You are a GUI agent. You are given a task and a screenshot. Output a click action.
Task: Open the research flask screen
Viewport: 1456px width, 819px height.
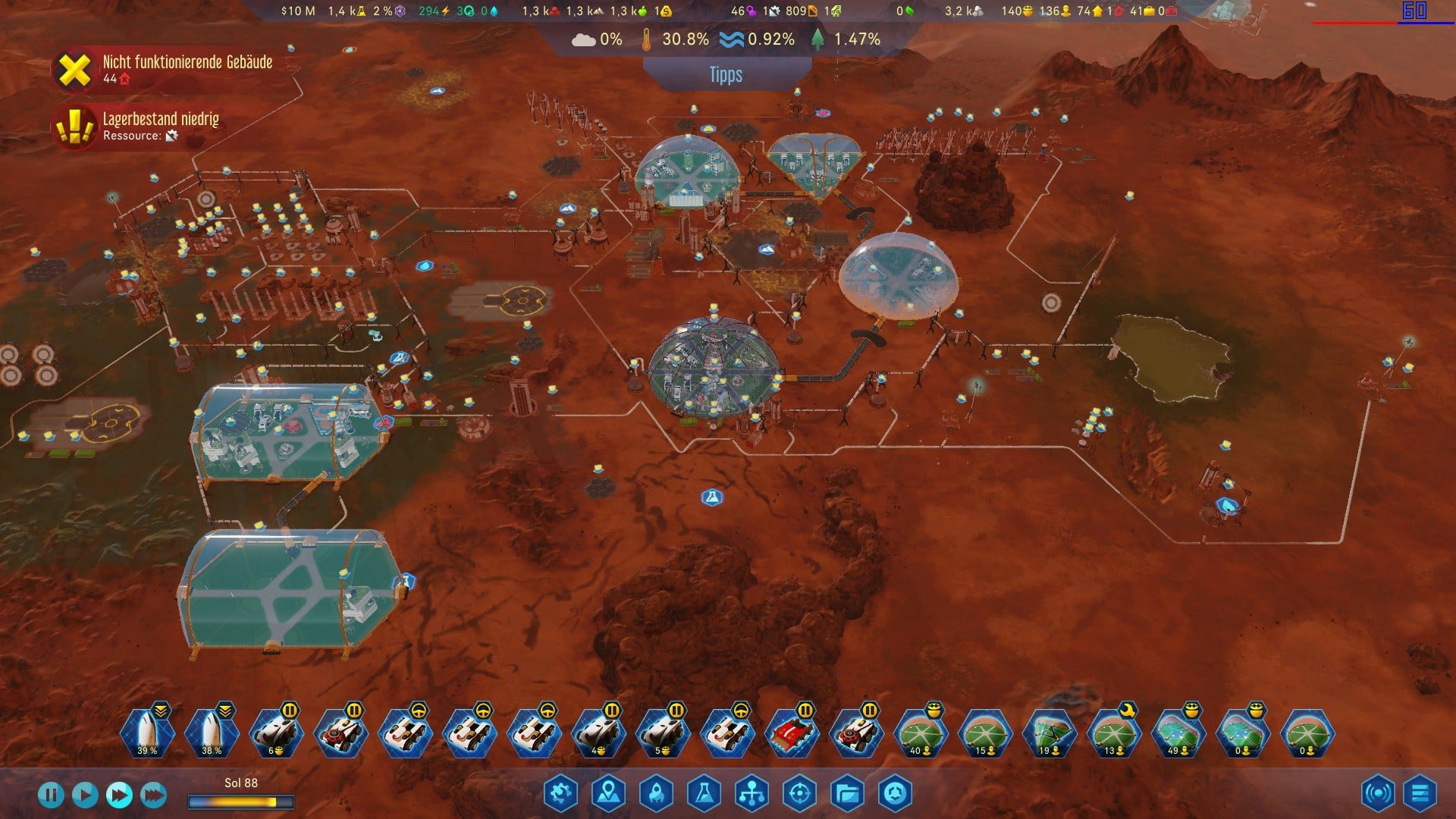[704, 794]
